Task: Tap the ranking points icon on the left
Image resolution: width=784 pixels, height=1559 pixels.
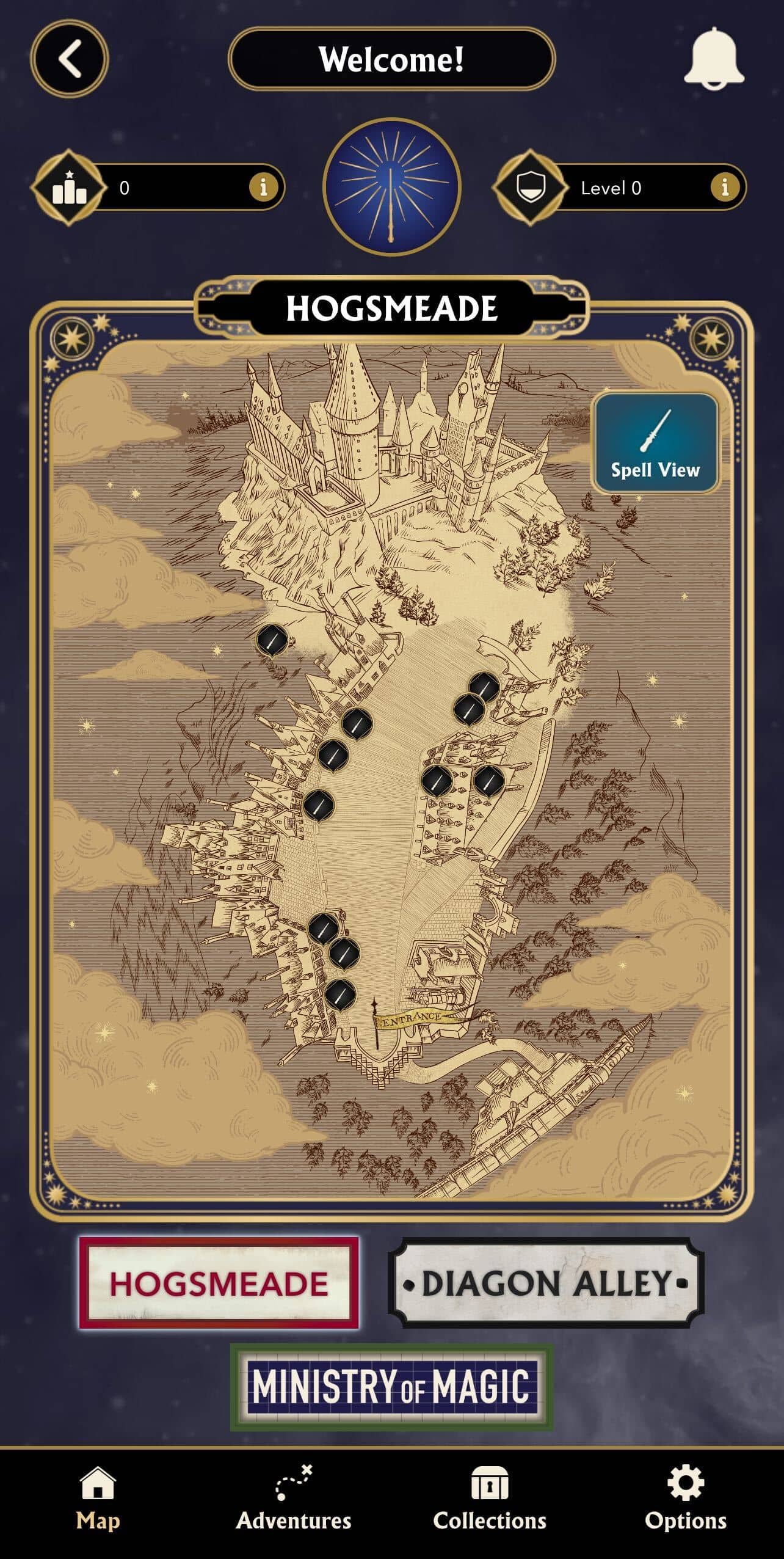Action: click(x=69, y=188)
